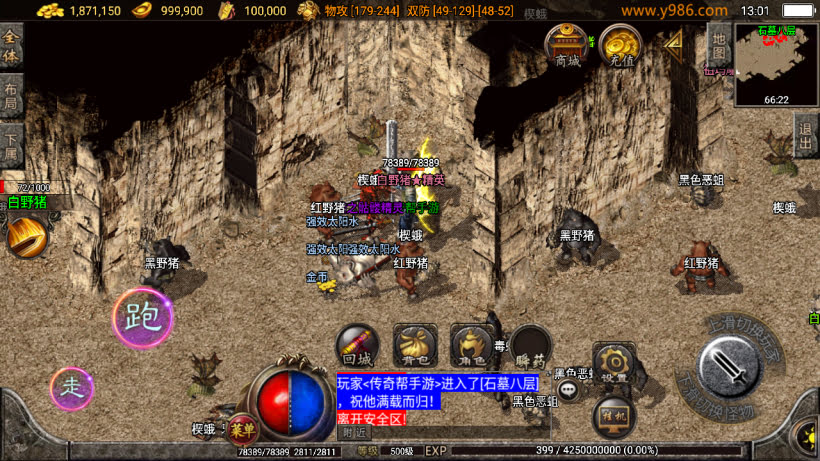This screenshot has width=820, height=461.
Task: Activate the flaming slash skill icon
Action: (25, 237)
